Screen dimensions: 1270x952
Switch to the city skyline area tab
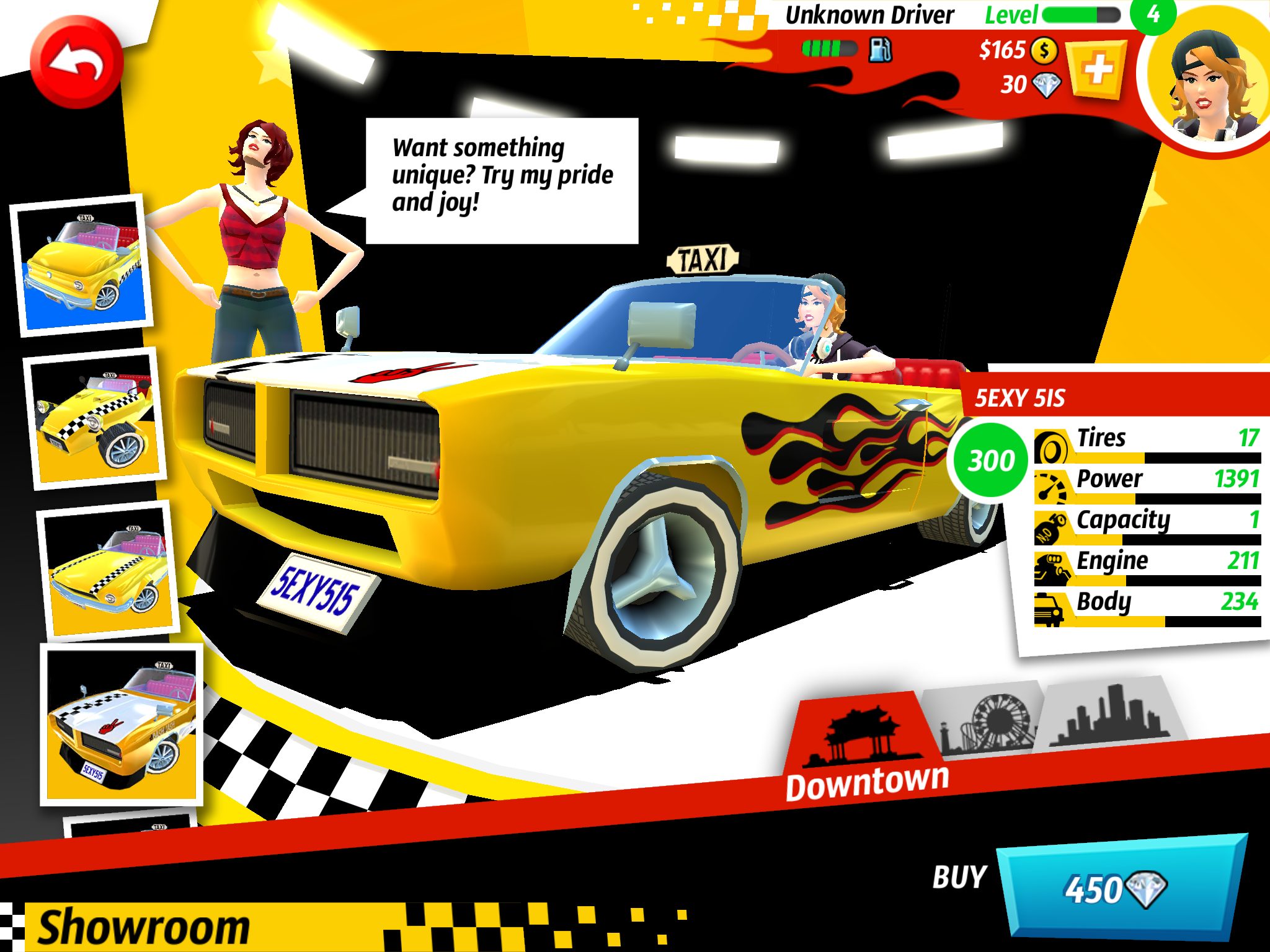point(1111,713)
